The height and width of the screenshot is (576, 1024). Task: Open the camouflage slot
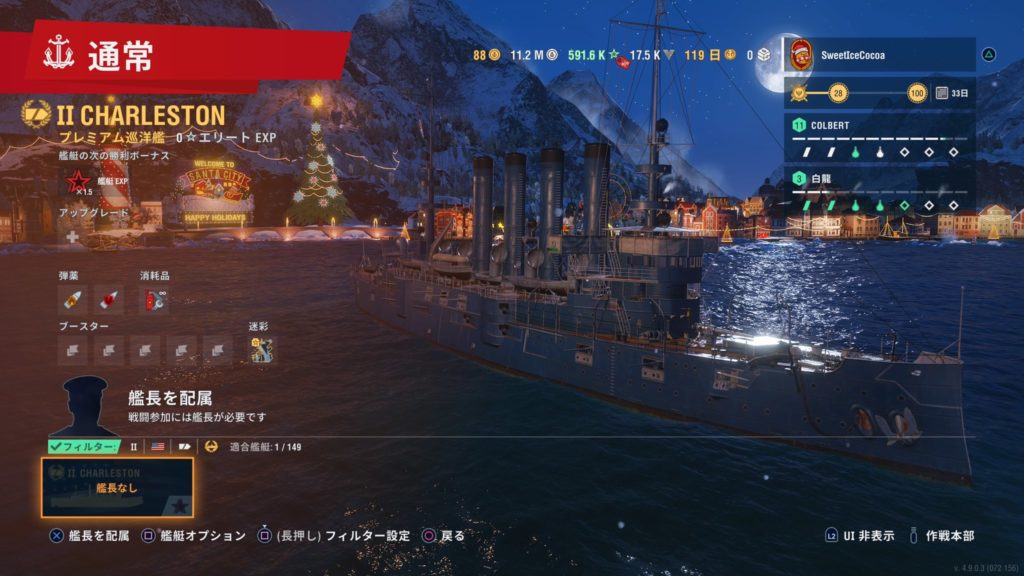pos(262,348)
